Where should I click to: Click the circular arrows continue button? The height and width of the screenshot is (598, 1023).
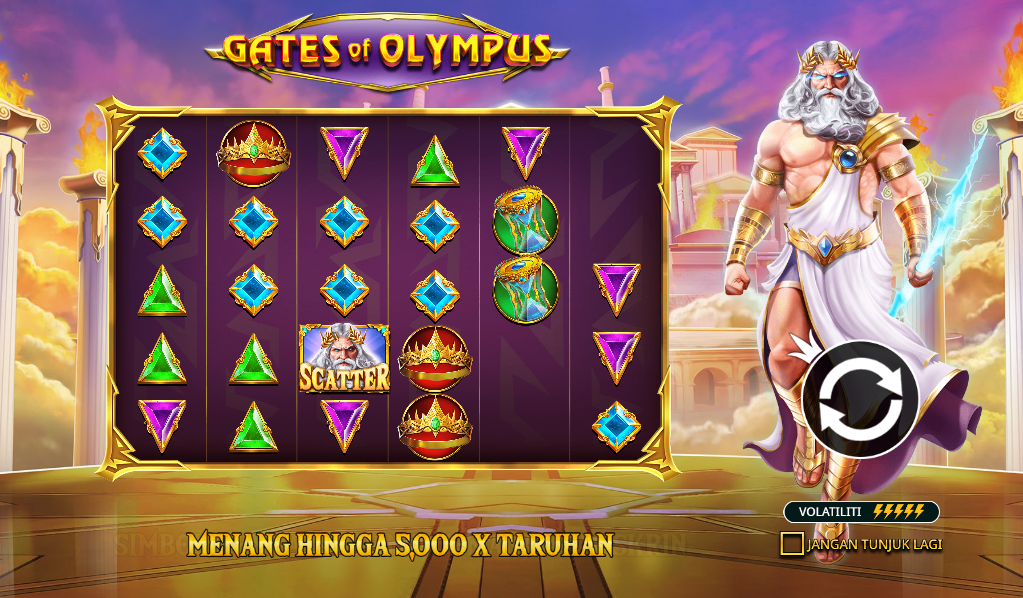point(860,400)
